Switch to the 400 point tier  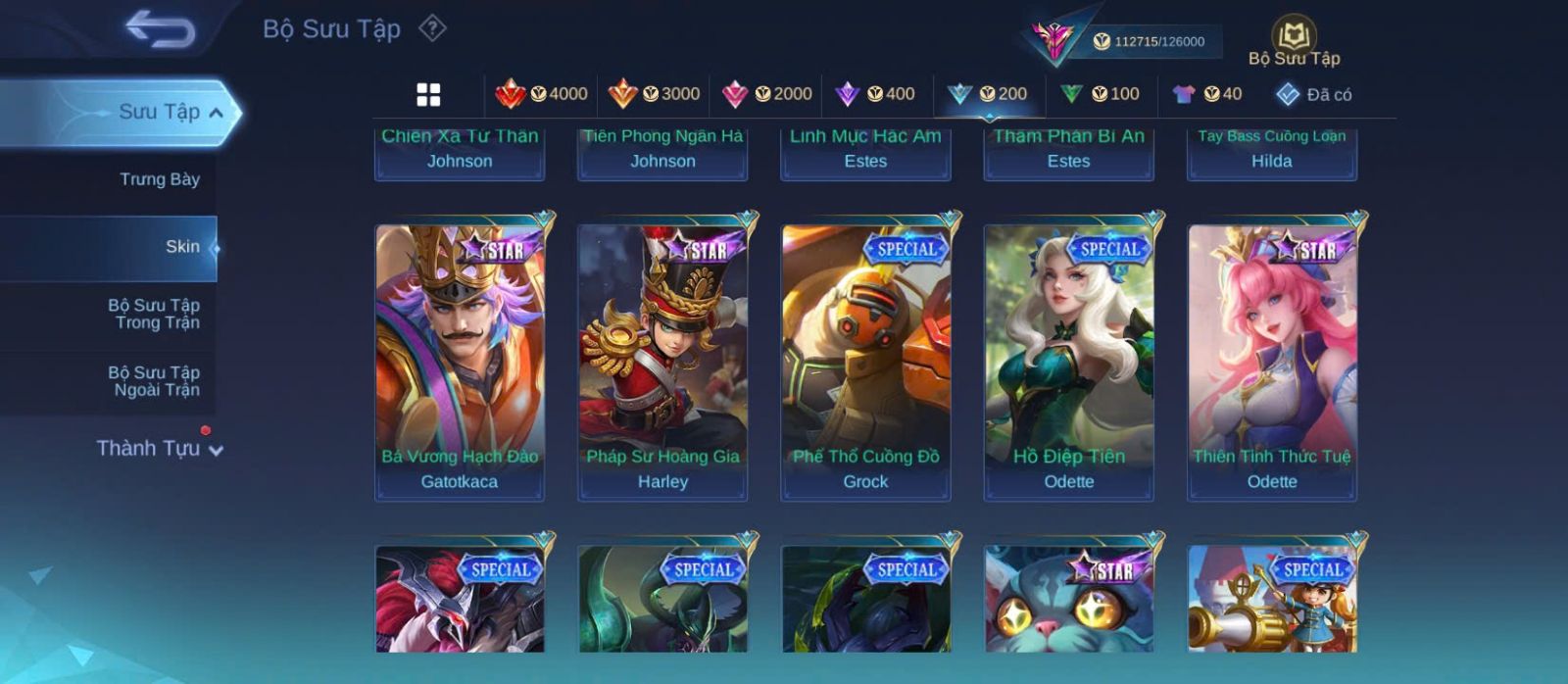click(x=875, y=94)
